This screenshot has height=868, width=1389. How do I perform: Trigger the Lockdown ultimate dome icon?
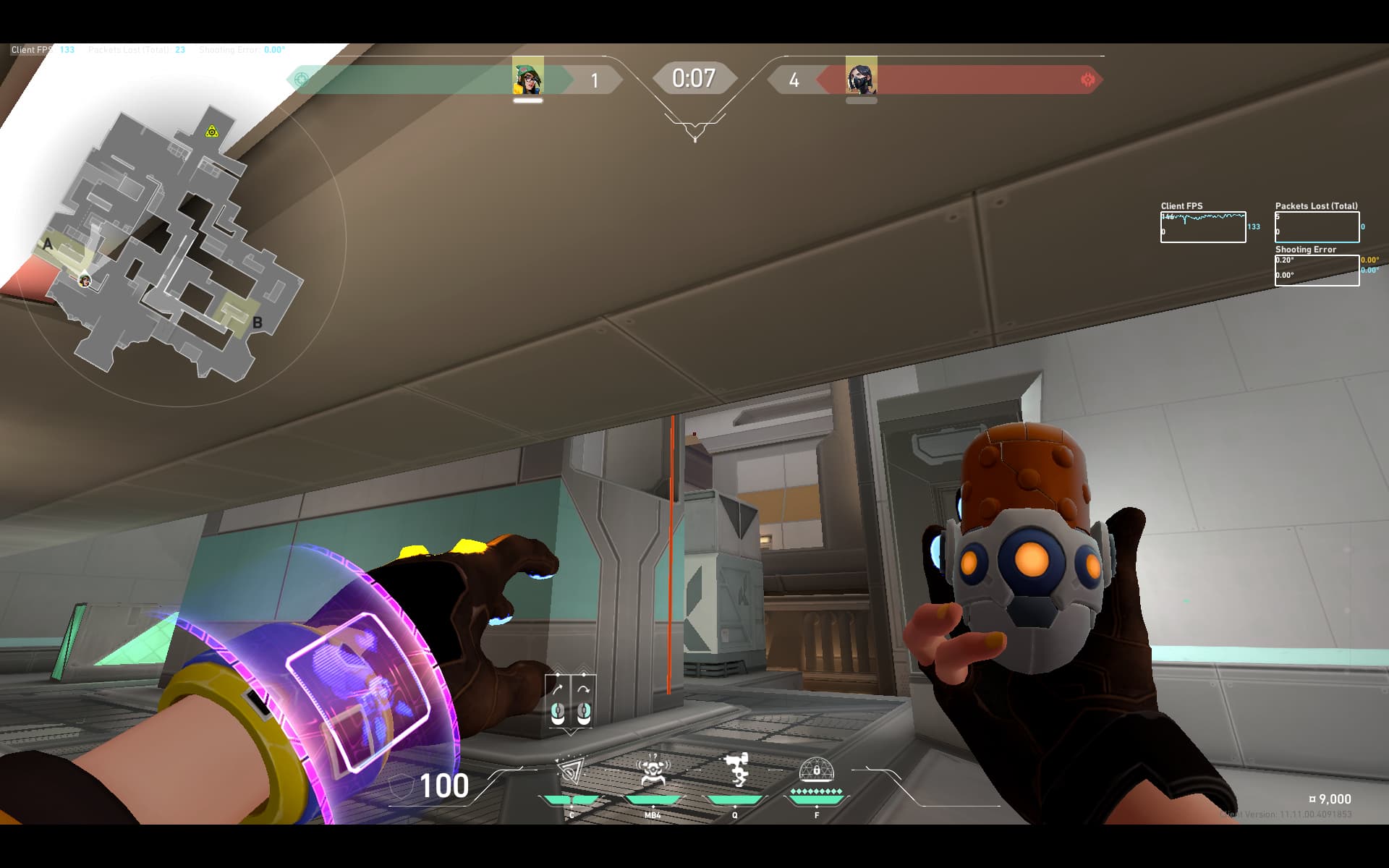pyautogui.click(x=817, y=771)
